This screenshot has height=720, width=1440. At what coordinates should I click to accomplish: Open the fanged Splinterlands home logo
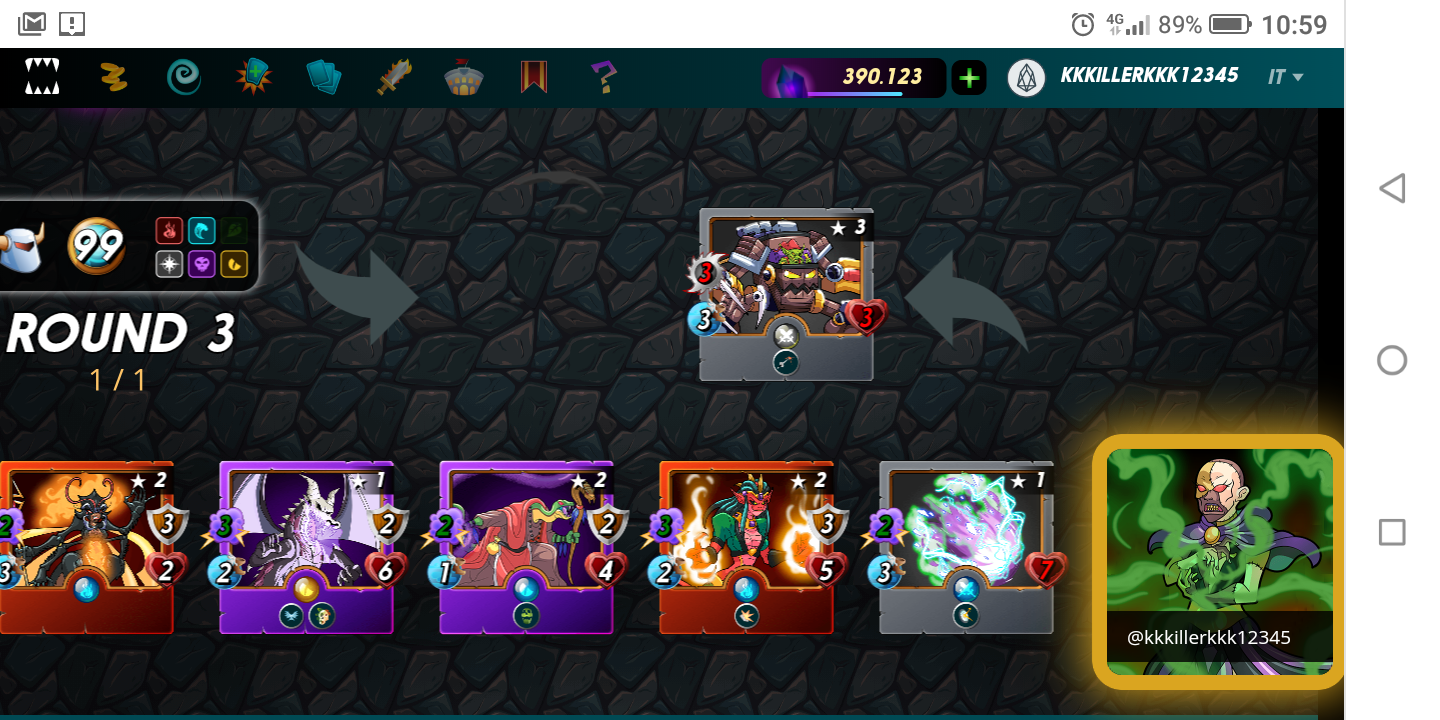(x=42, y=77)
